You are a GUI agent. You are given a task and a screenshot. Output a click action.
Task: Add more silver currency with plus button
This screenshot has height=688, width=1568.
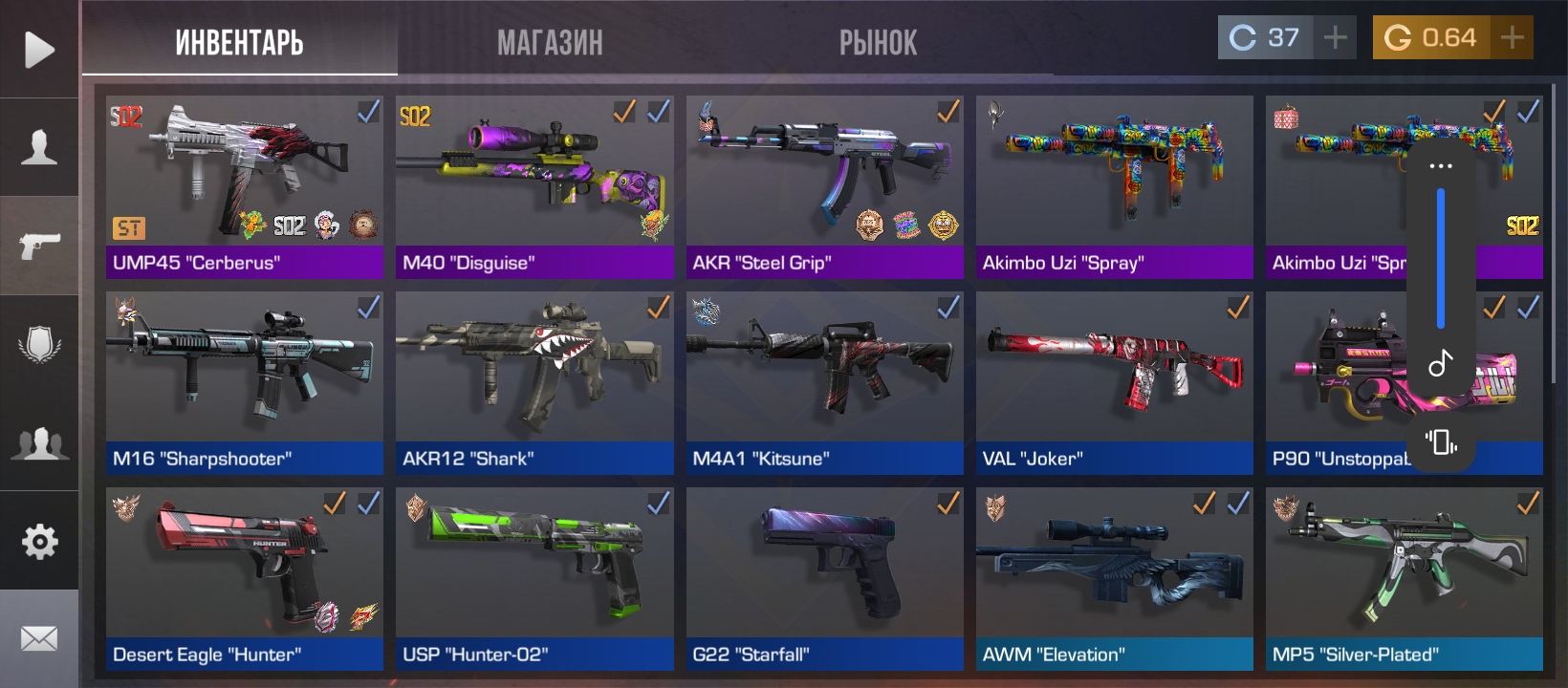(1335, 38)
